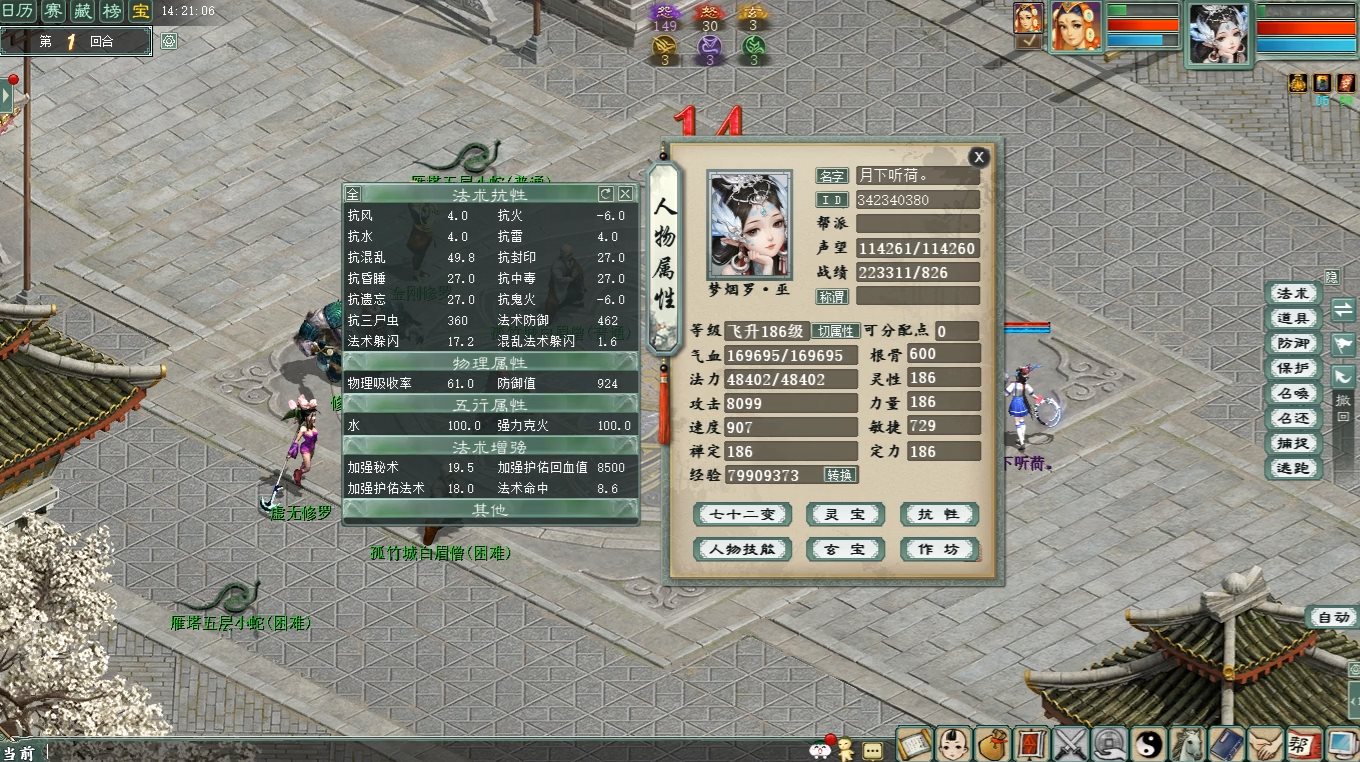Choose the 法术 spell battle command

1292,294
